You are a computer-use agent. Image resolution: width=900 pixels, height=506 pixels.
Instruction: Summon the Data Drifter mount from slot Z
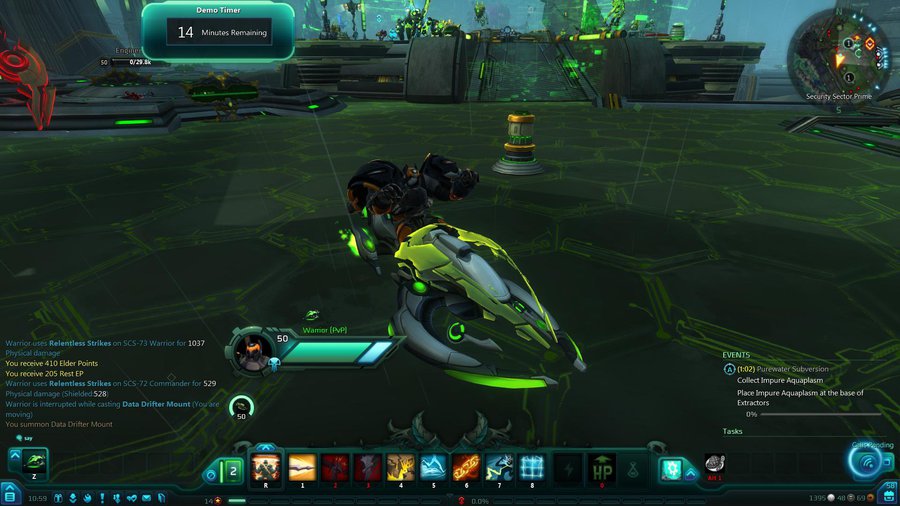tap(33, 461)
